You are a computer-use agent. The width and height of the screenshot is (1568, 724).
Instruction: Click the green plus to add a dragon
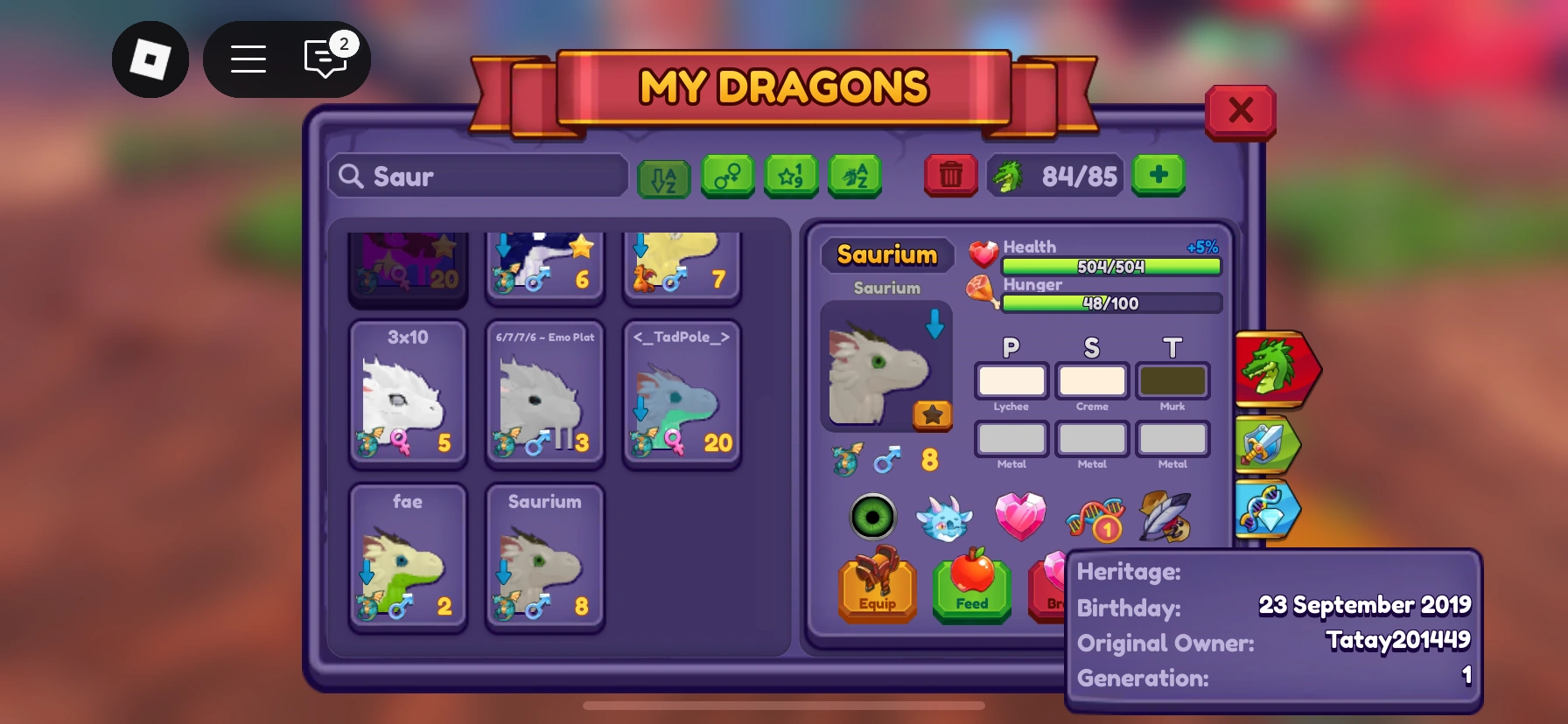click(1158, 176)
